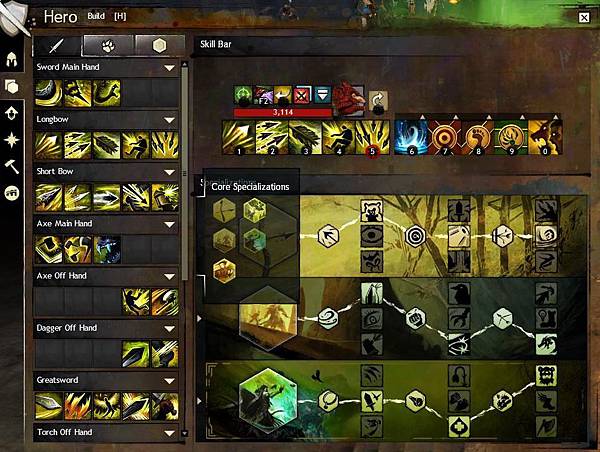Open the pet paw print tab

(x=107, y=46)
